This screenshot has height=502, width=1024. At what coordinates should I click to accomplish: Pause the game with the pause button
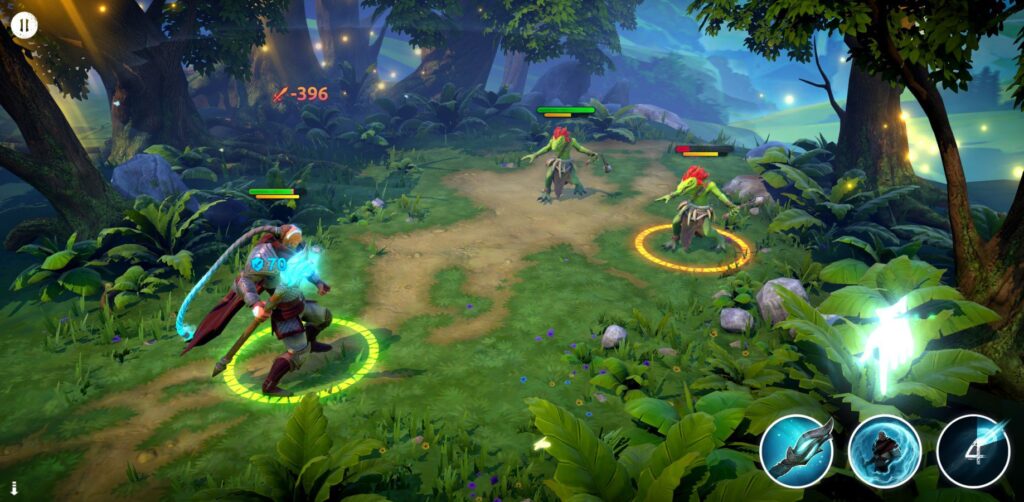click(24, 24)
